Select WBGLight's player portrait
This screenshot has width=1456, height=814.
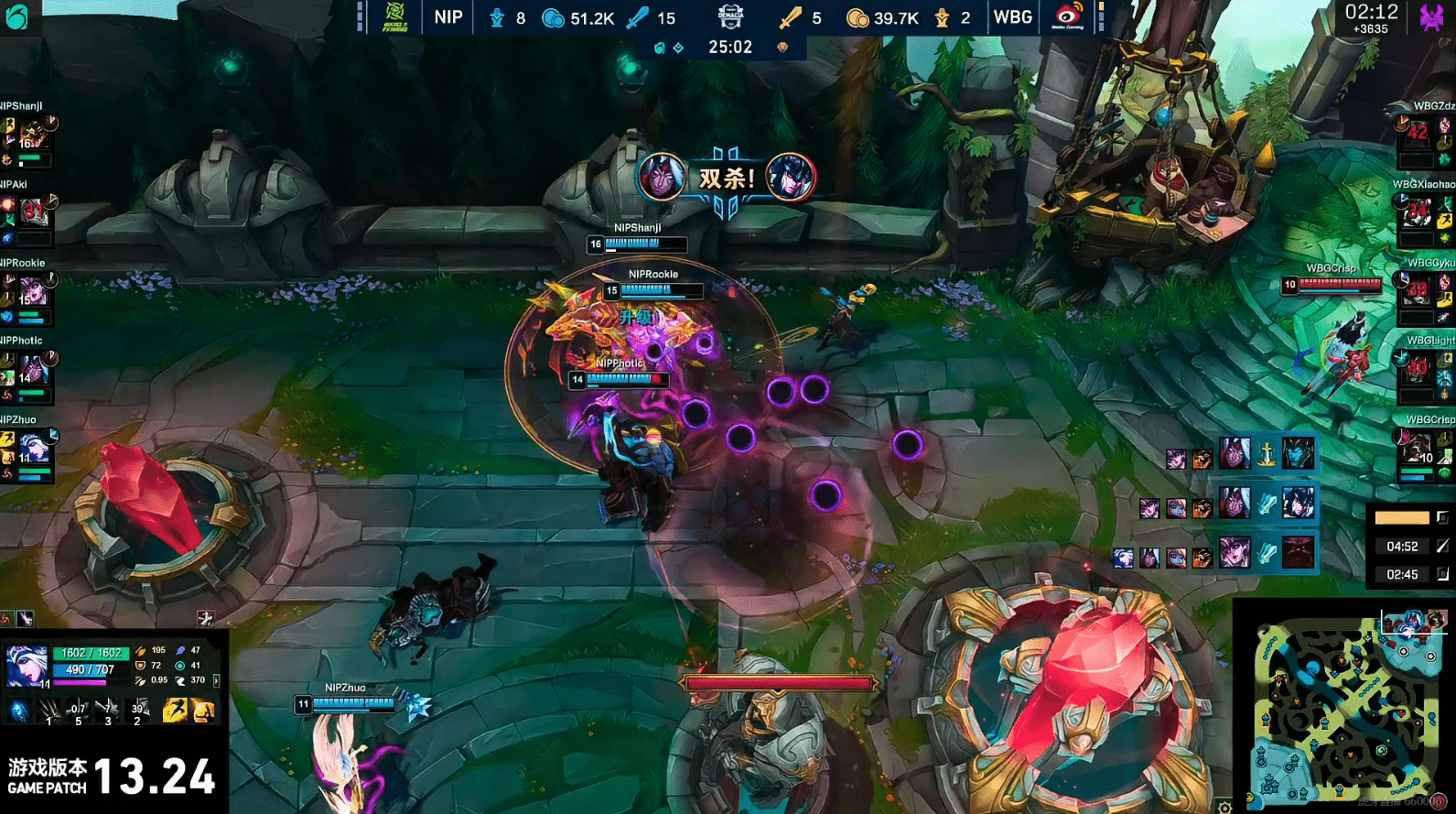pos(1418,368)
